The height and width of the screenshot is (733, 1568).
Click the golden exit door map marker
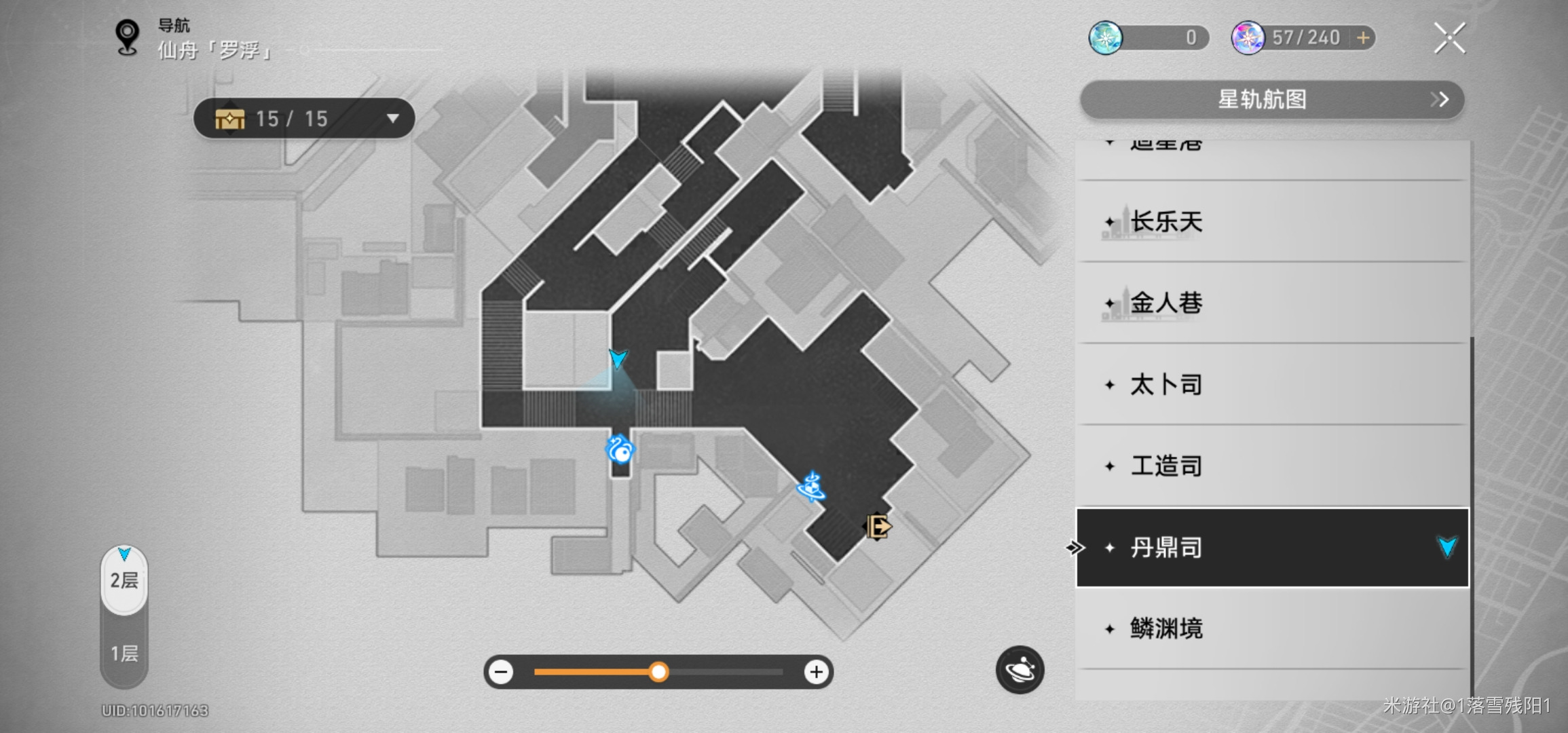coord(878,526)
